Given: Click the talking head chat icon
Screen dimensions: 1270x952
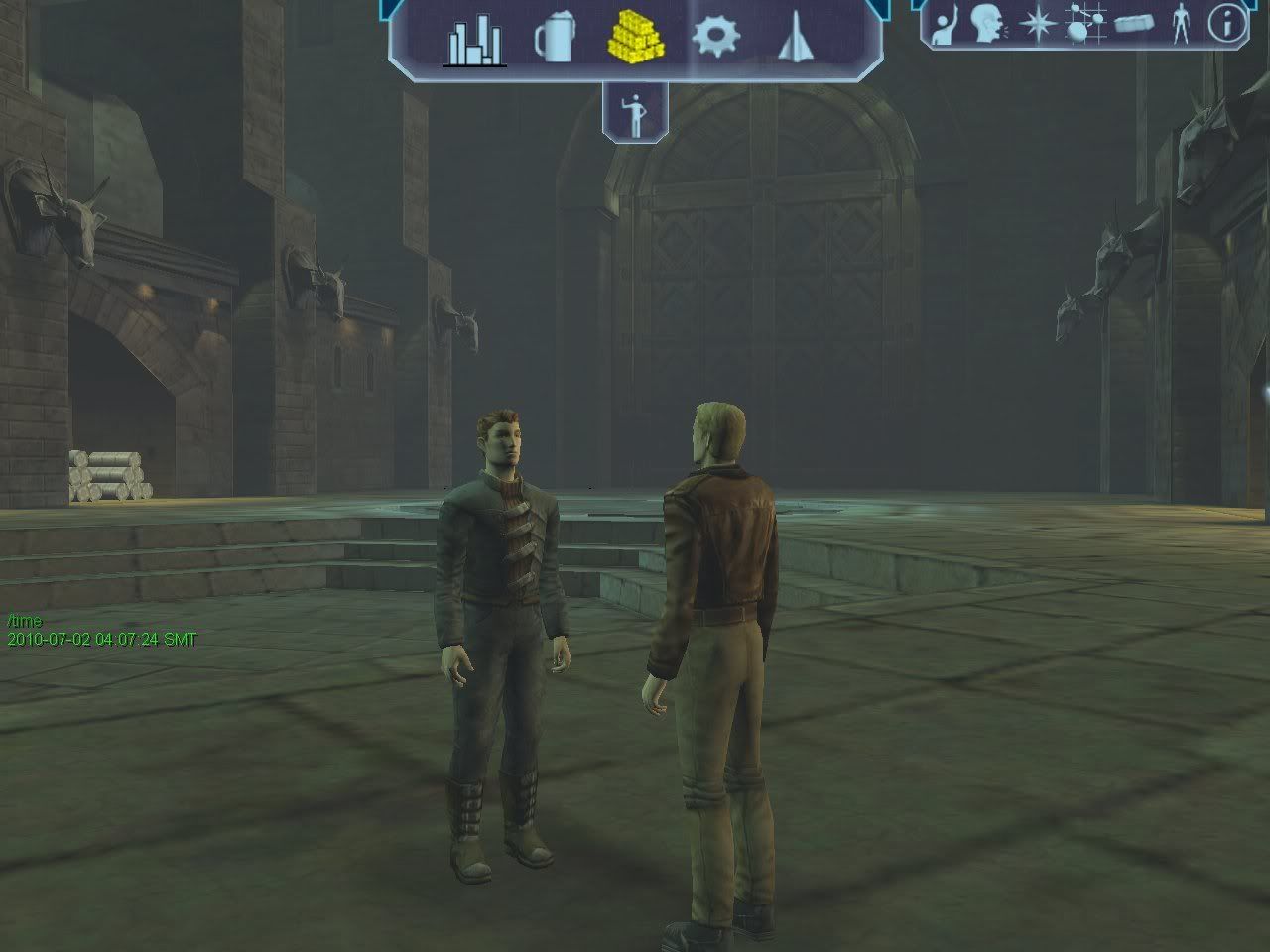Looking at the screenshot, I should point(987,24).
